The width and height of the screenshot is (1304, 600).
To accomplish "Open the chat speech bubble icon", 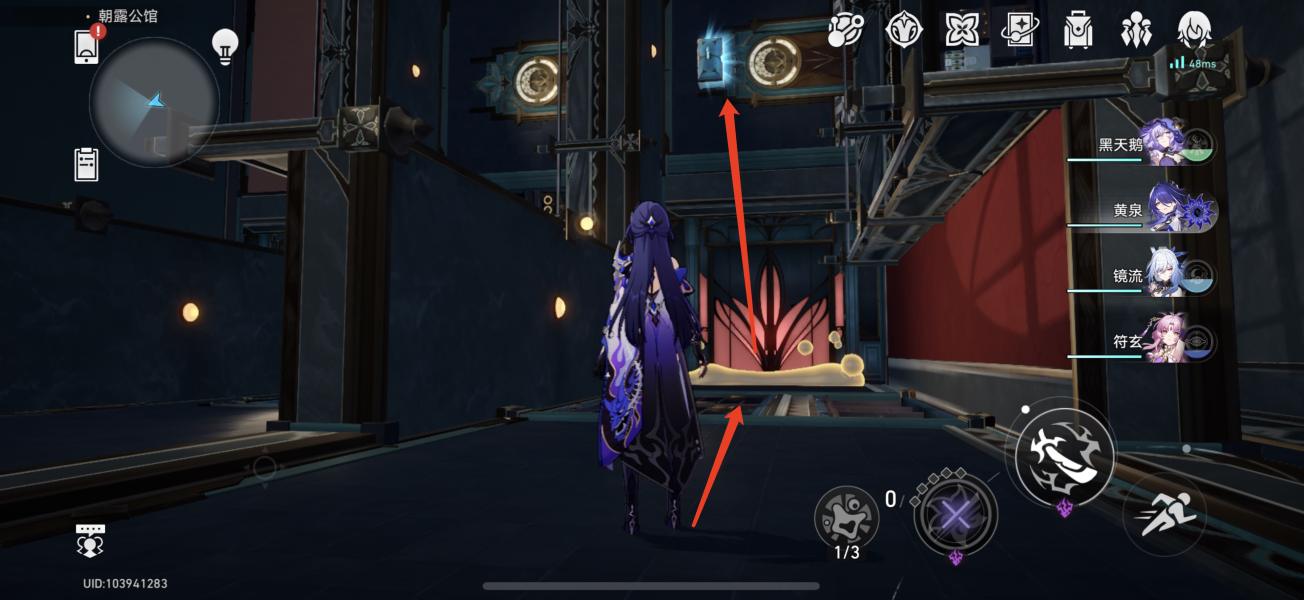I will point(90,540).
